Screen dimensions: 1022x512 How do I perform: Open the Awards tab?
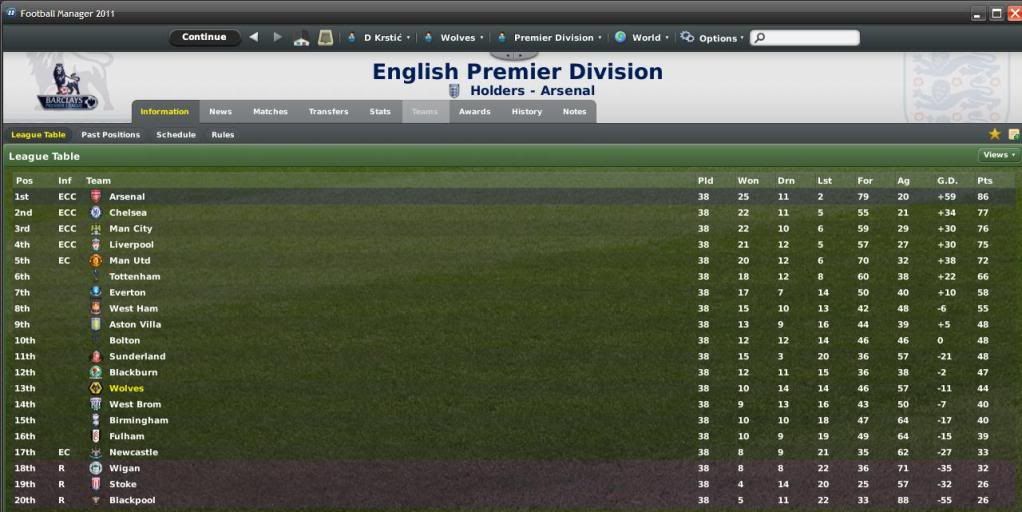pos(474,112)
